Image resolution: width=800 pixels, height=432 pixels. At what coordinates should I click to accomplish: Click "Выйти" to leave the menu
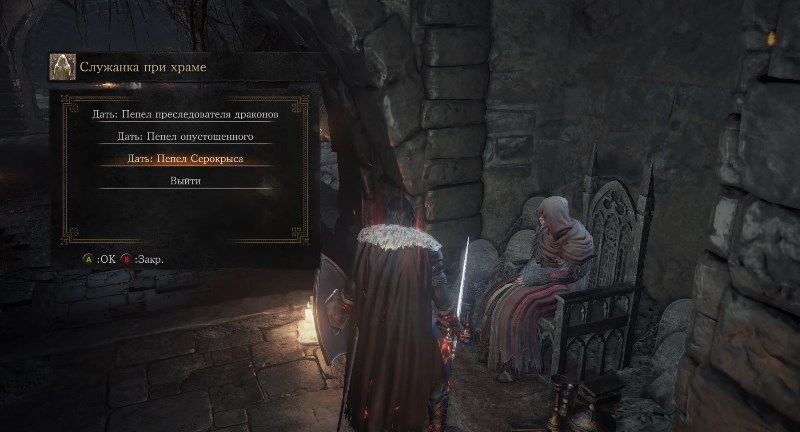tap(185, 181)
